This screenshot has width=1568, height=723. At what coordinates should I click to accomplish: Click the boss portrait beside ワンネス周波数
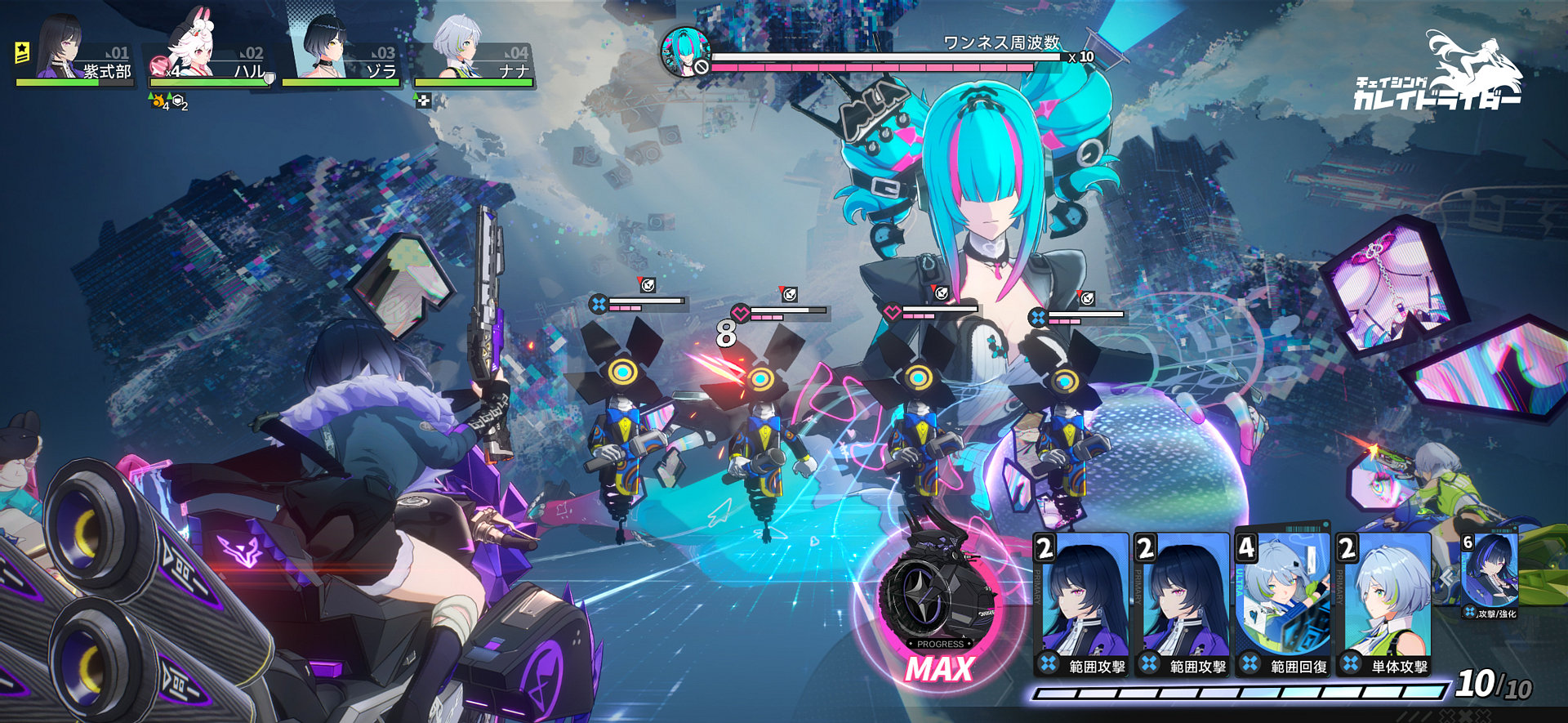coord(684,51)
